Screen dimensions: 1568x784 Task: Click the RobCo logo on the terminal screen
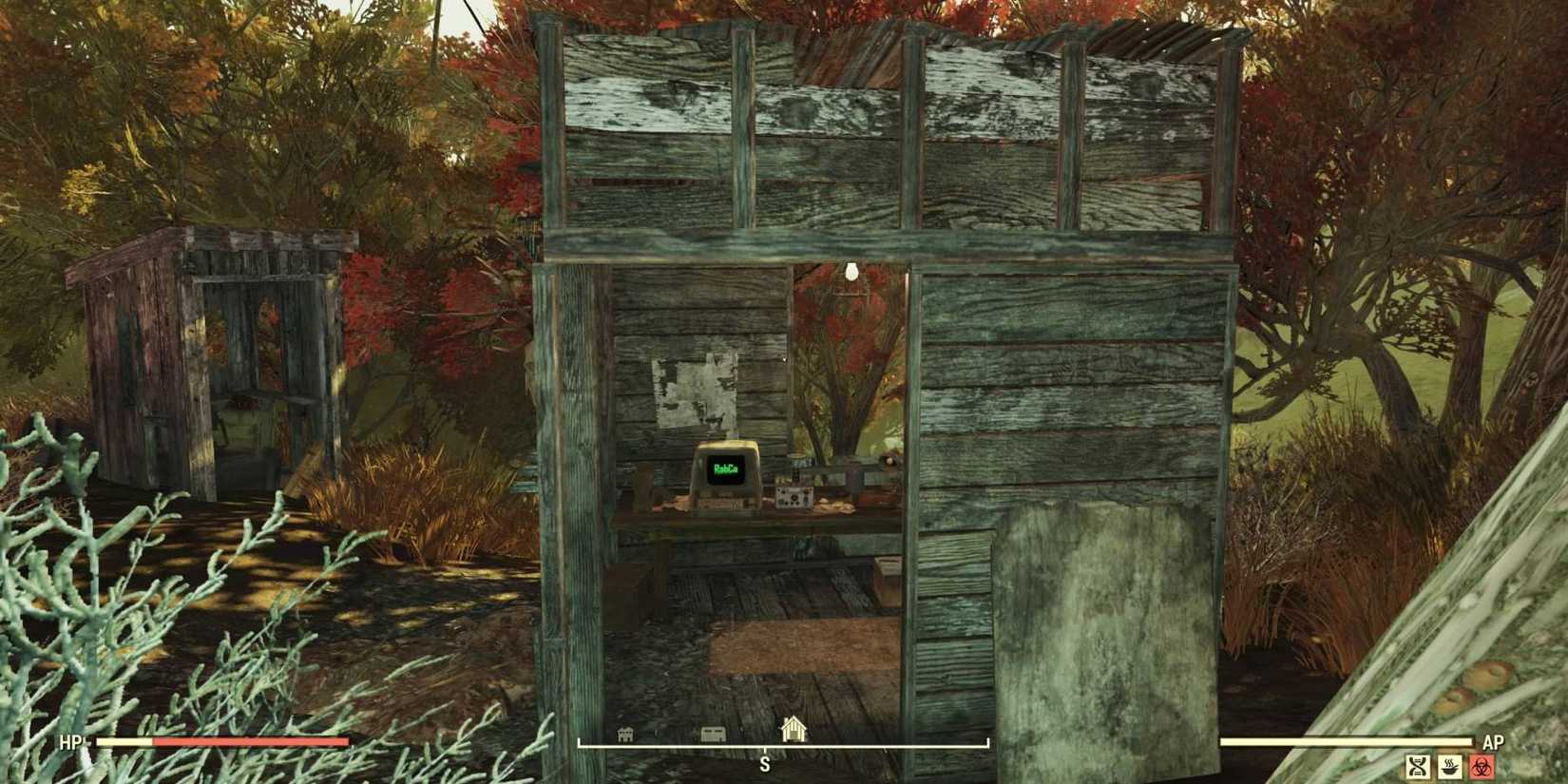(726, 468)
